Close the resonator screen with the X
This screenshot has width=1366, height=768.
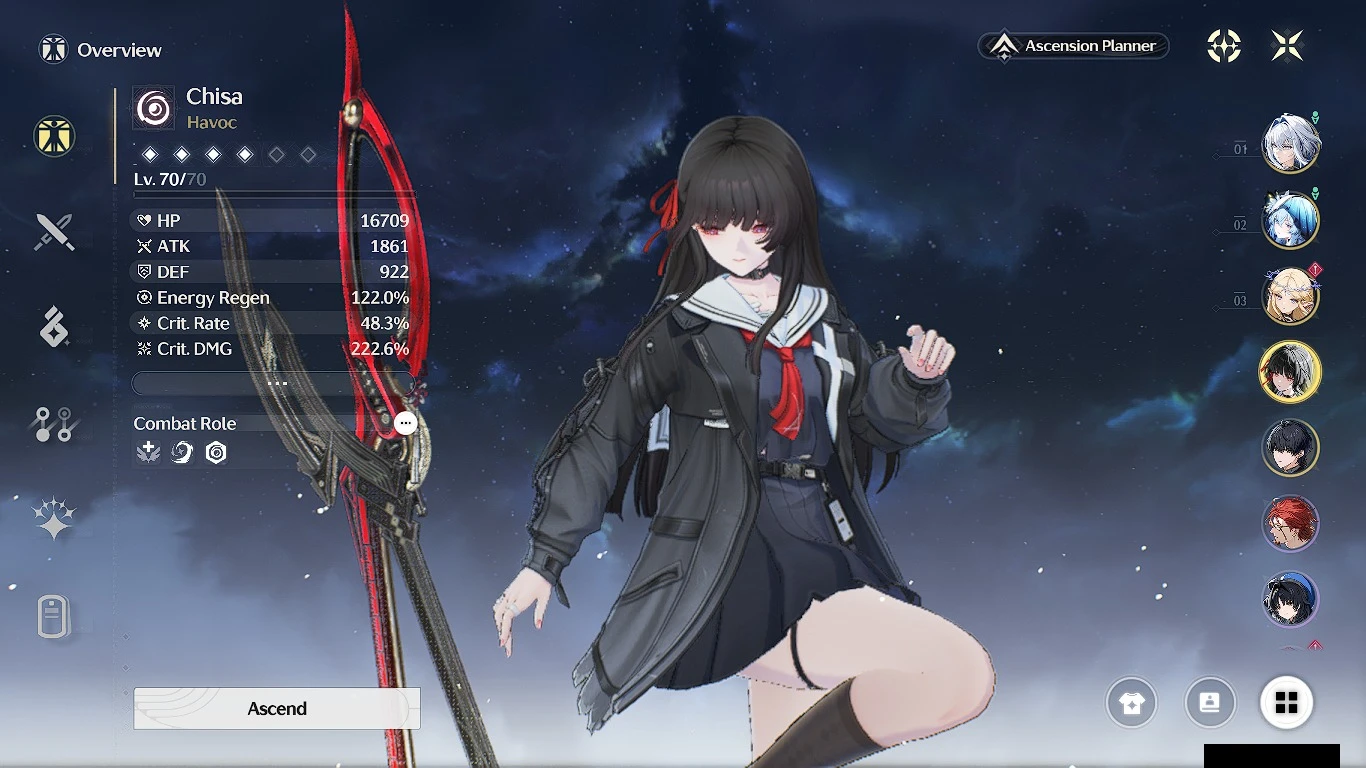point(1287,45)
